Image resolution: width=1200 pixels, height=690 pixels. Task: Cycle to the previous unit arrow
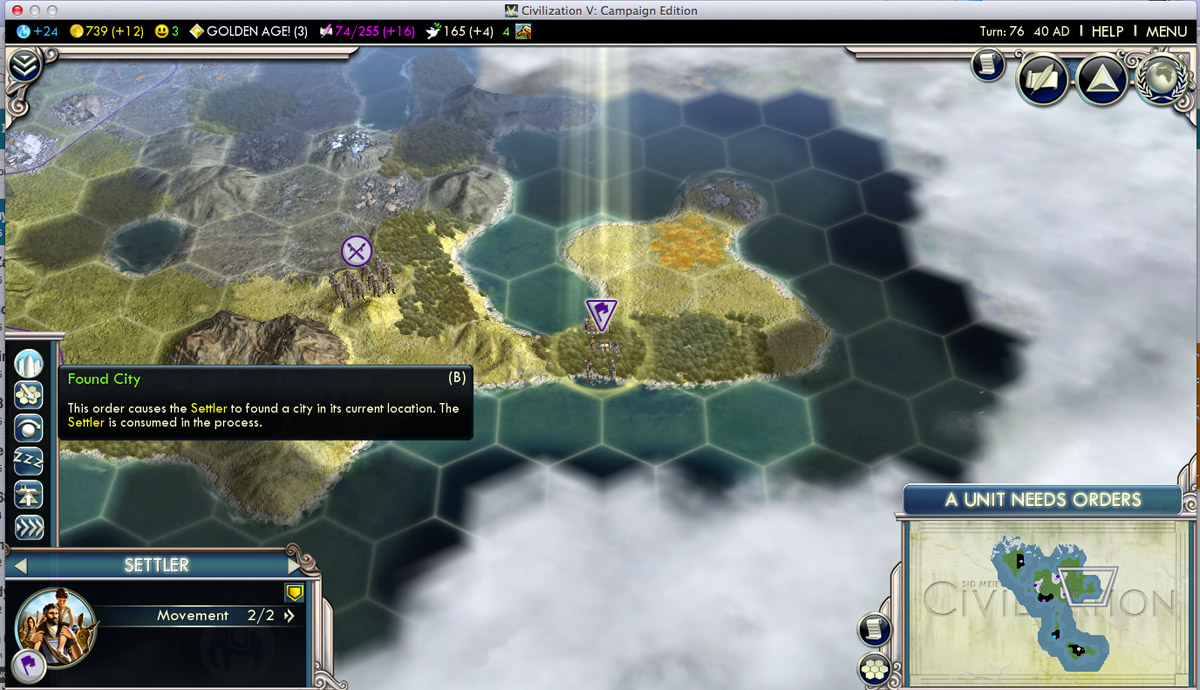click(20, 565)
